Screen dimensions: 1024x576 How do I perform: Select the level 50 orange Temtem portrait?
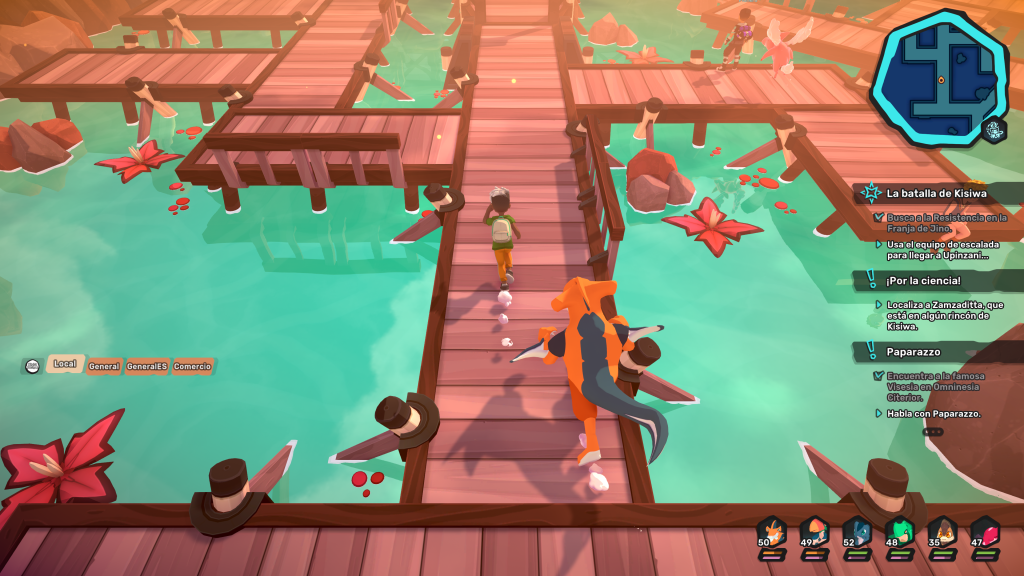[770, 533]
